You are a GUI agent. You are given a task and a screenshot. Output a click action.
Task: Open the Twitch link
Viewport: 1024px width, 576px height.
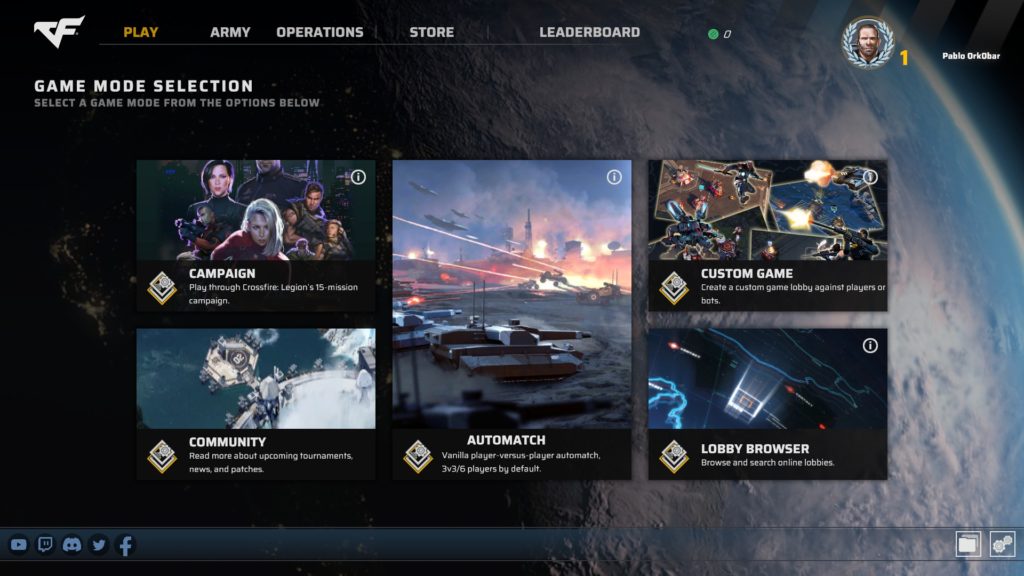(x=45, y=545)
